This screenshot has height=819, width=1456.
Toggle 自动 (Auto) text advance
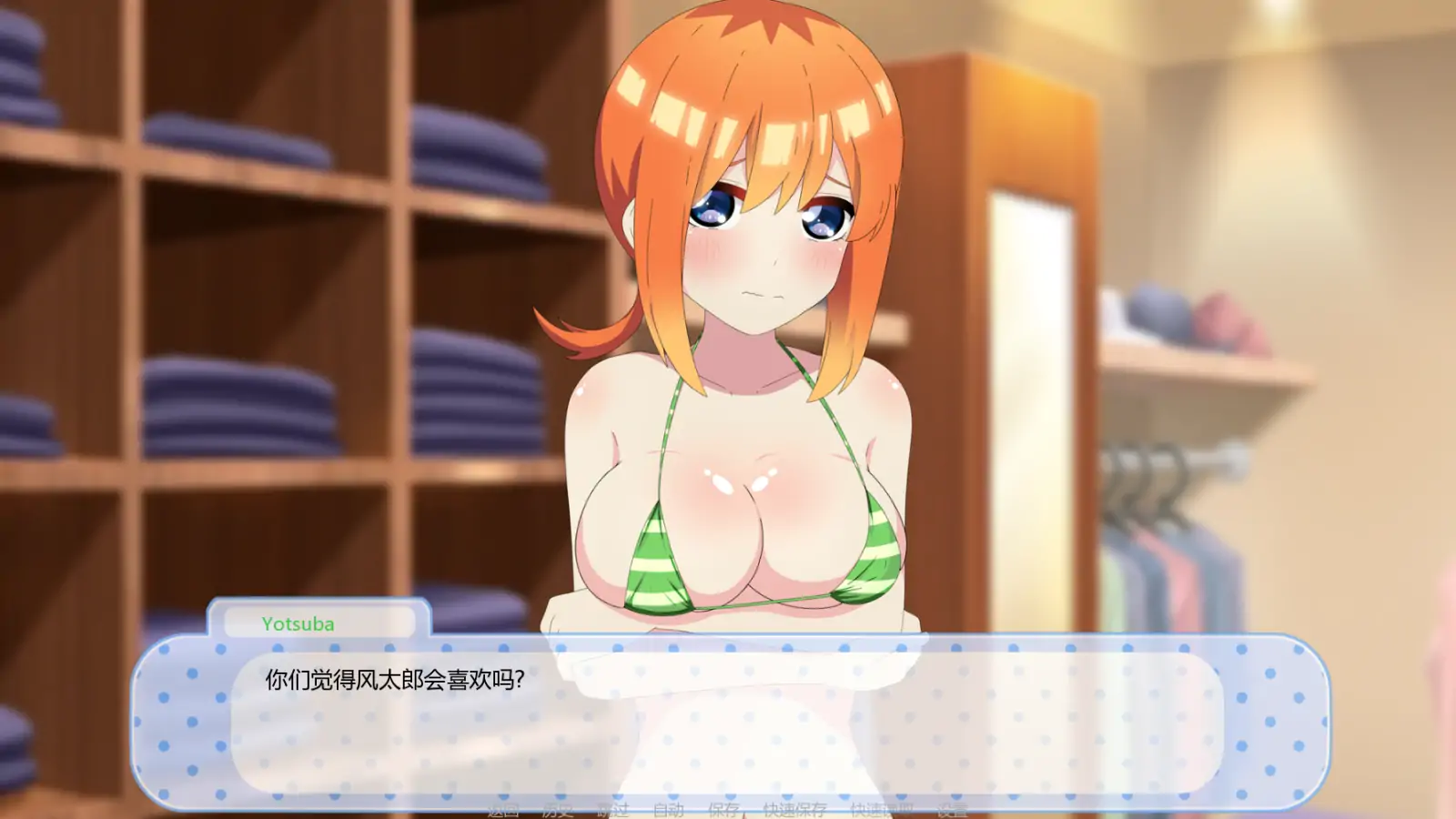pyautogui.click(x=668, y=809)
